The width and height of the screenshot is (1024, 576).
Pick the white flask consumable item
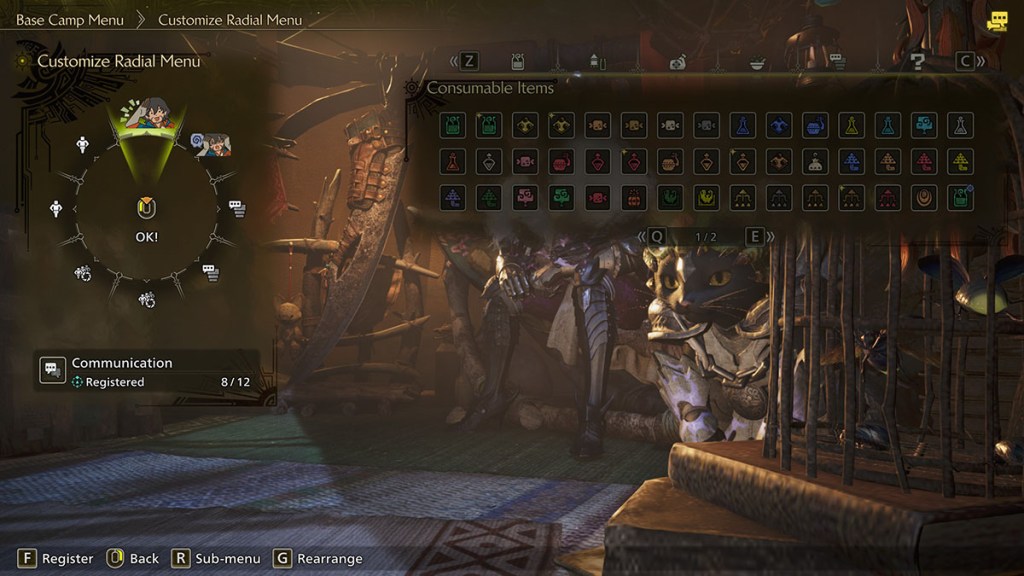pos(958,125)
